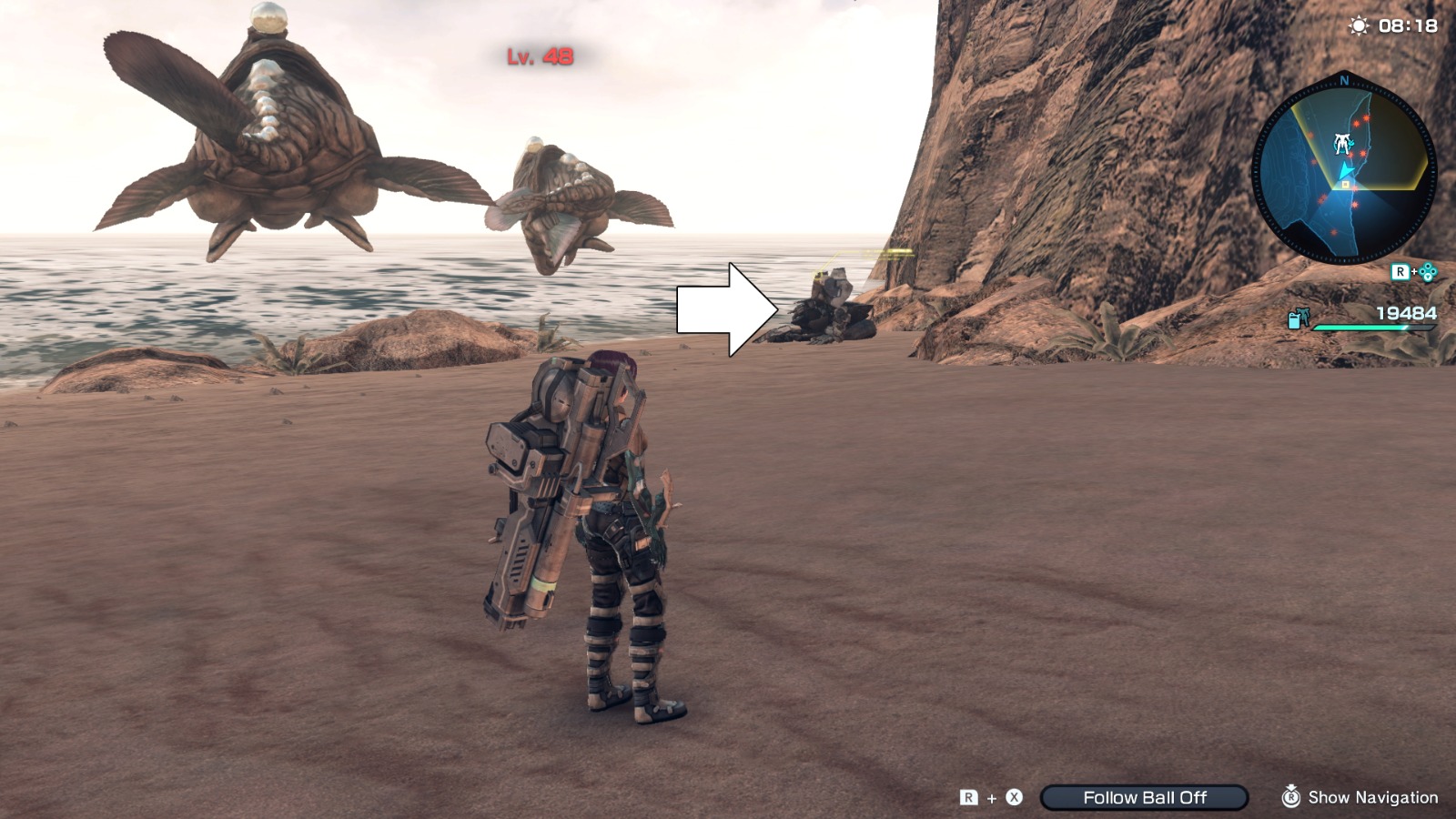Select the right-stick icon beside the R prompt
Screen dimensions: 1456x819
click(1427, 272)
